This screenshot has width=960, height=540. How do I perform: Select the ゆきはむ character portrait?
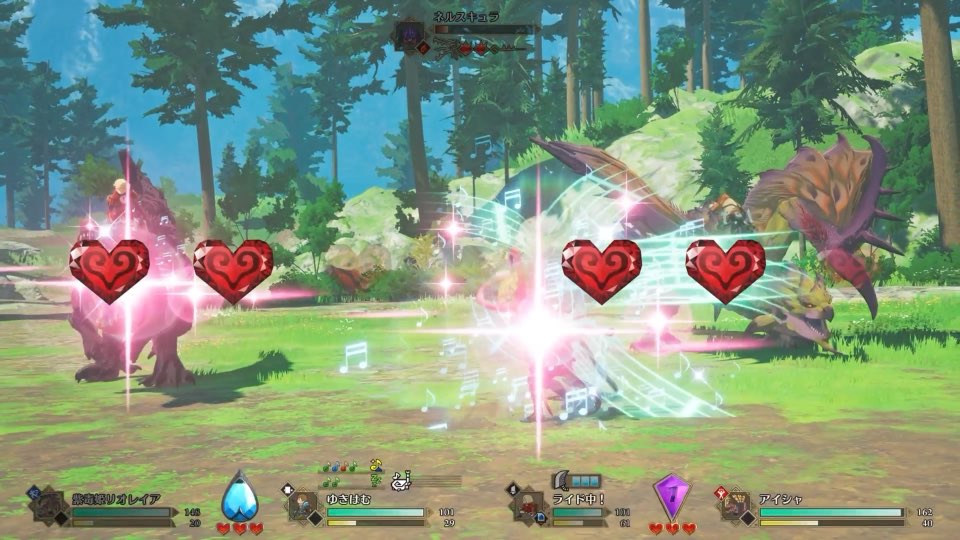click(304, 506)
